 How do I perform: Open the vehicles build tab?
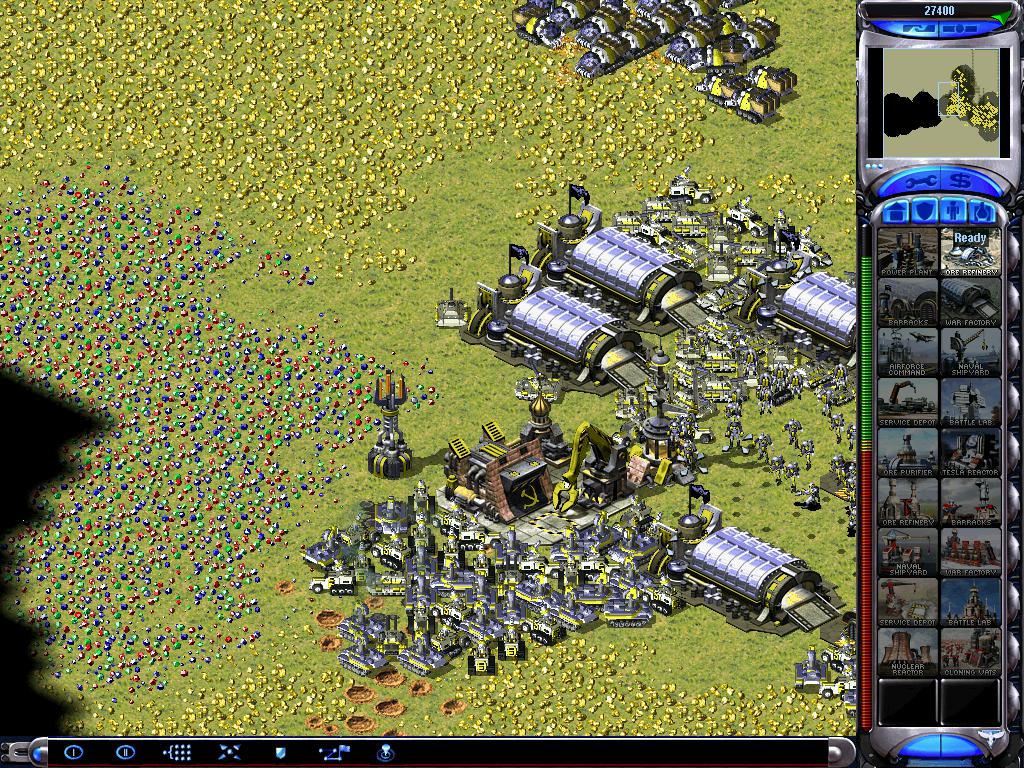pyautogui.click(x=982, y=212)
